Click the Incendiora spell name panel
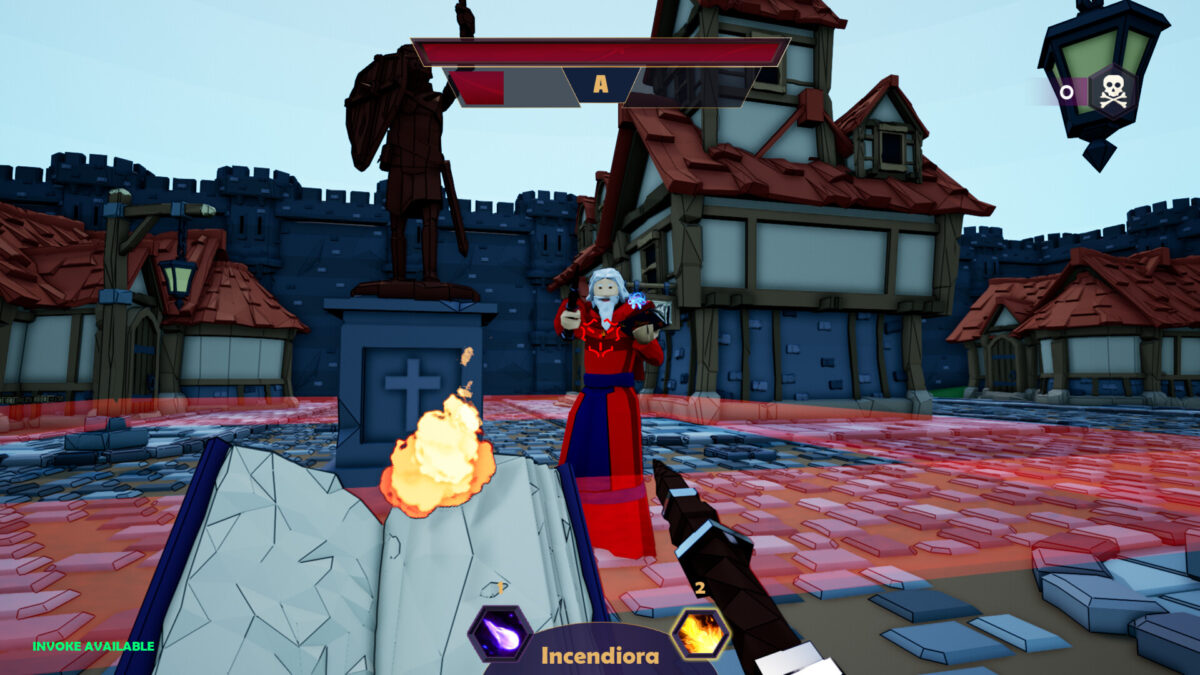The width and height of the screenshot is (1200, 675). 600,655
